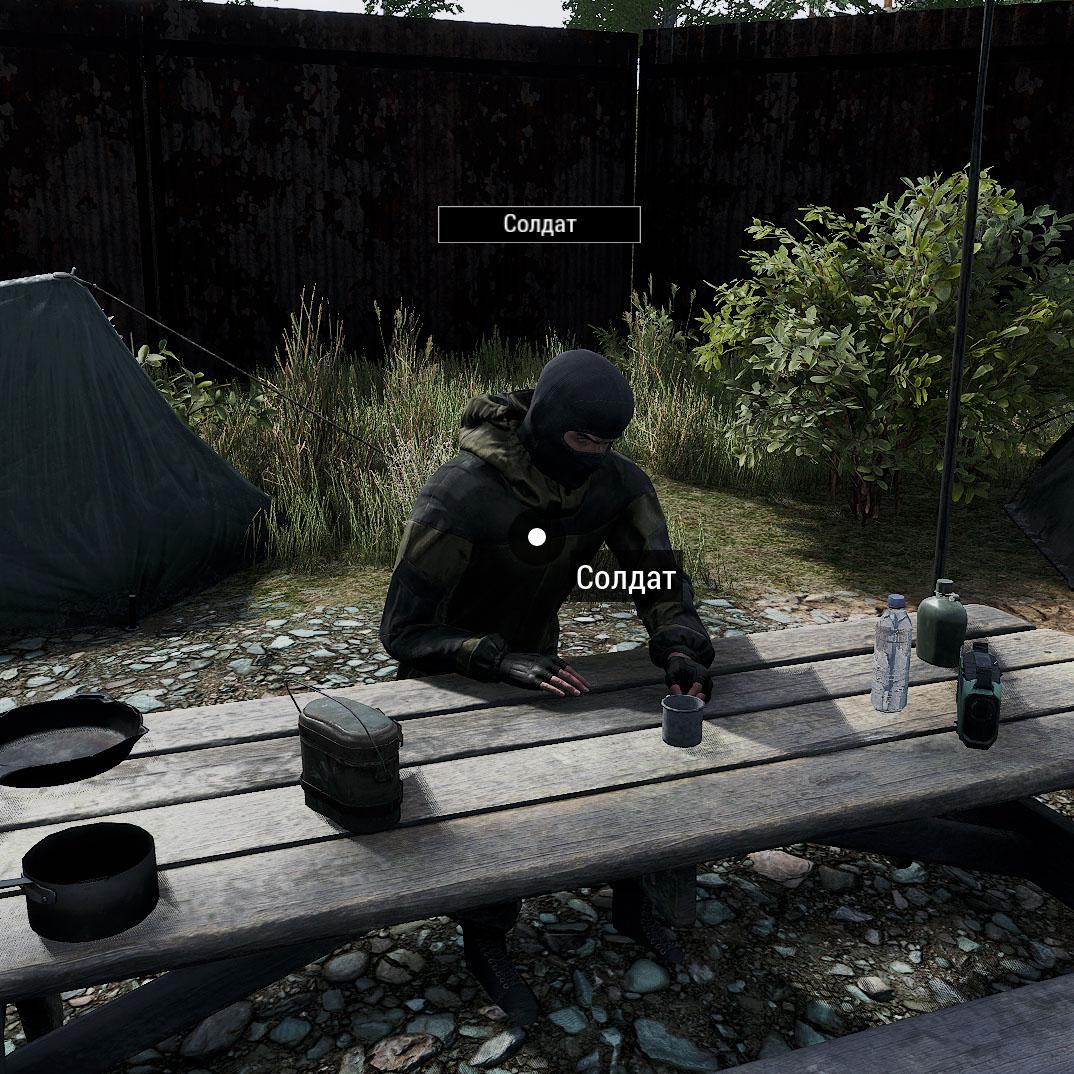Select the Солдат interaction option beside the crosshair dot
This screenshot has width=1074, height=1074.
click(x=626, y=578)
